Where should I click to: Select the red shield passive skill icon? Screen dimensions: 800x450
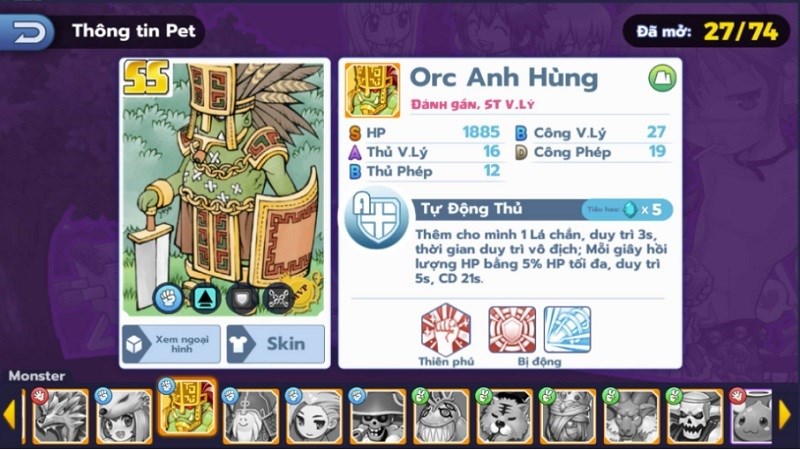point(512,330)
